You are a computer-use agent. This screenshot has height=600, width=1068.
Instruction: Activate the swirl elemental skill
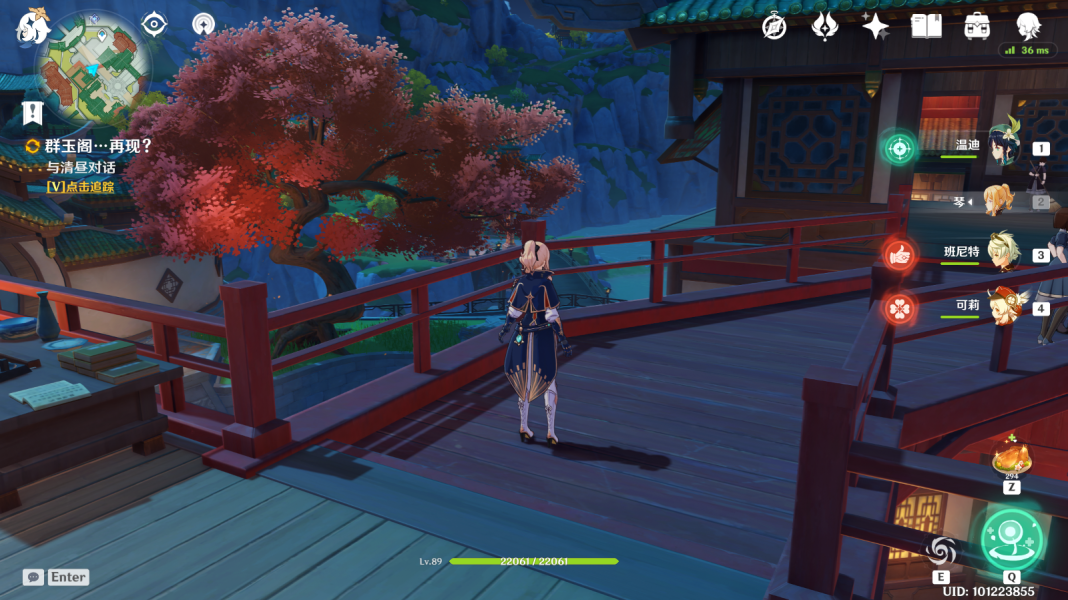point(941,551)
